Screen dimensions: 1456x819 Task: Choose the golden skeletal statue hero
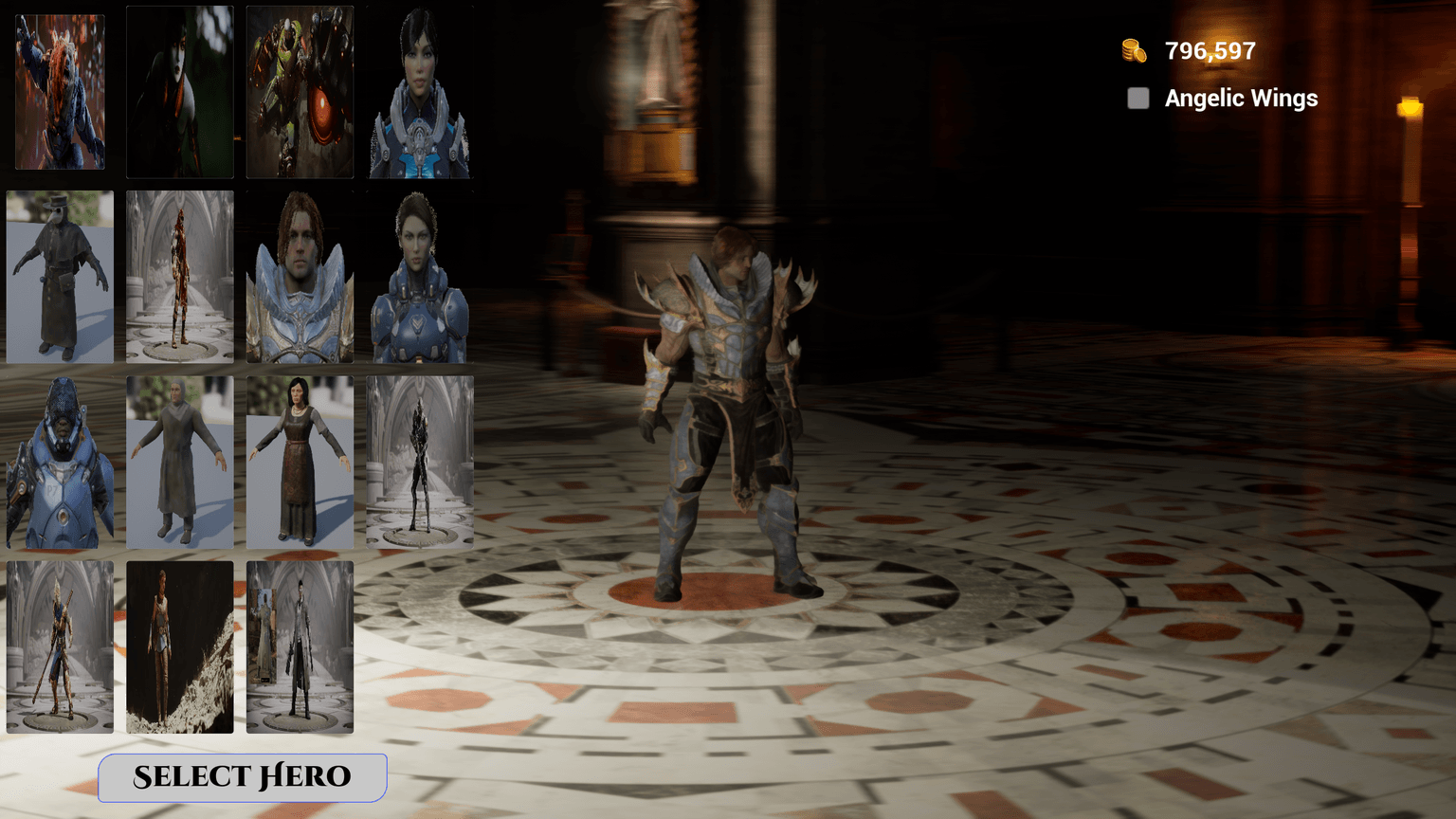tap(179, 275)
